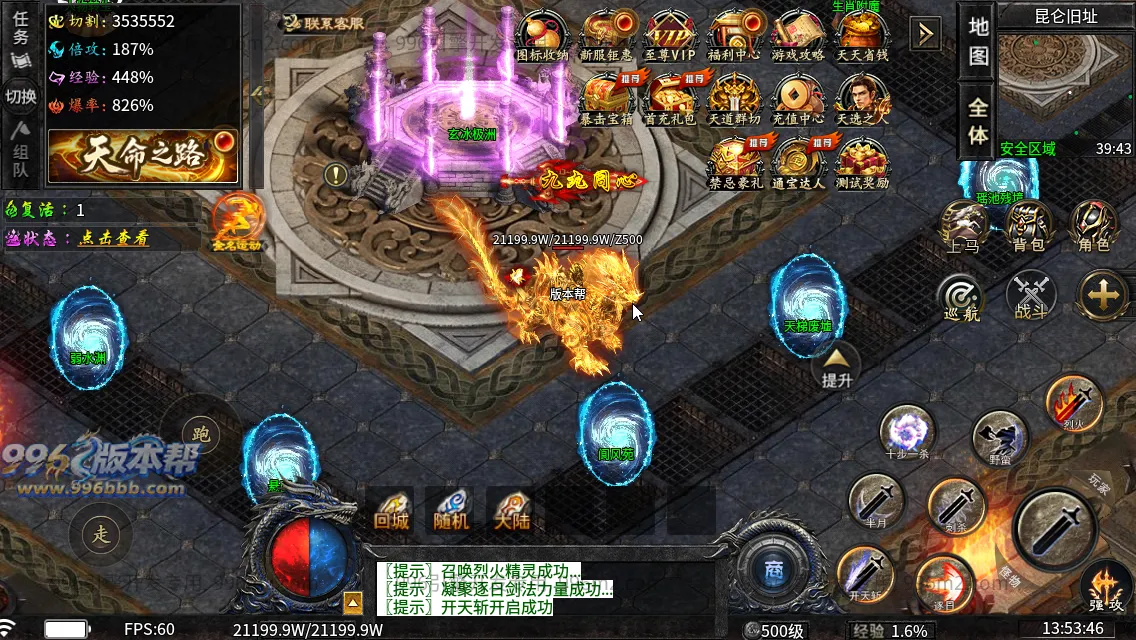Open the 游戏攻略 game guide scroll
This screenshot has height=640, width=1136.
[x=797, y=36]
